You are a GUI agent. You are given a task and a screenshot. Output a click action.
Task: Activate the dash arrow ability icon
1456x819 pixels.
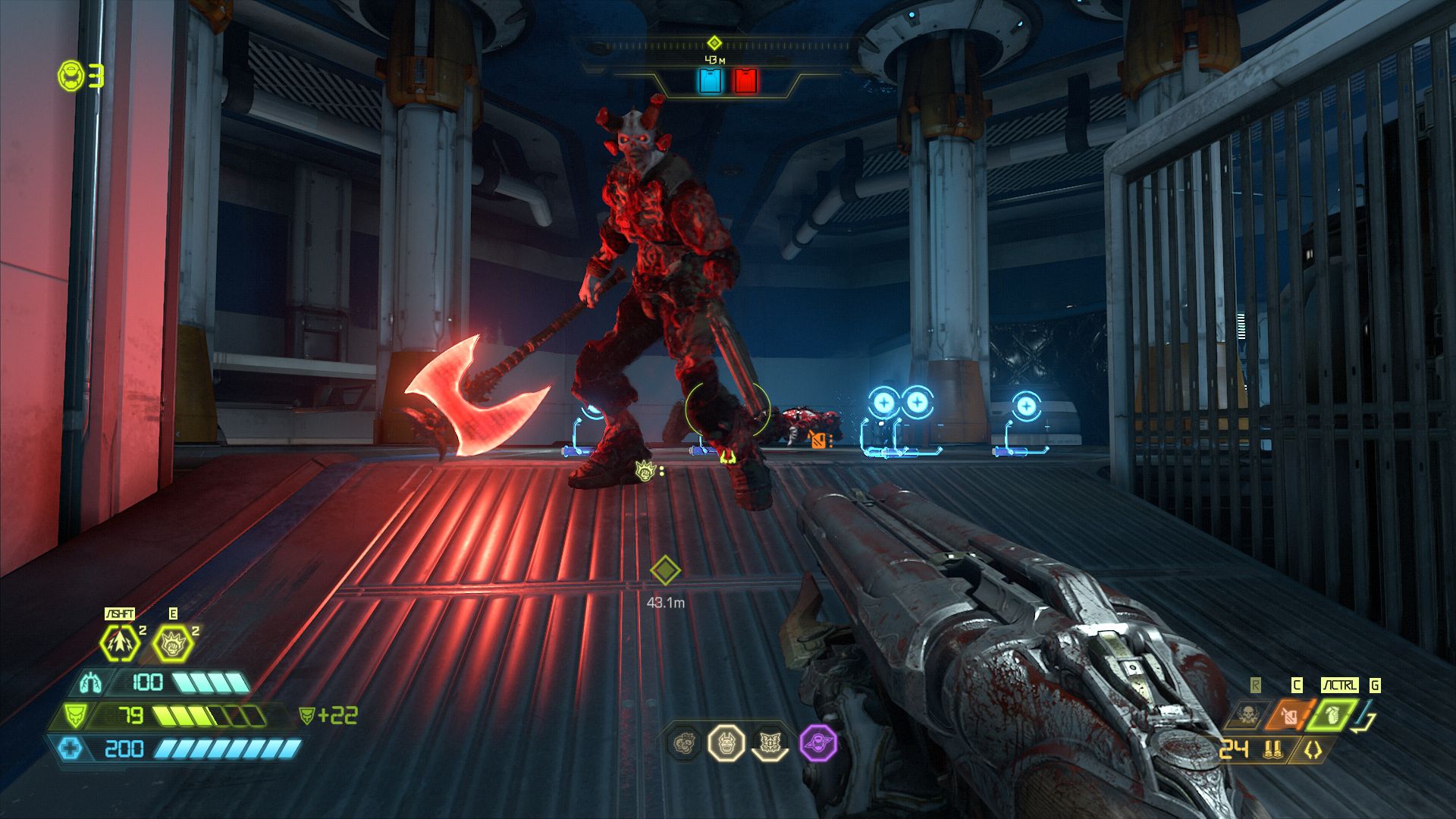tap(121, 643)
